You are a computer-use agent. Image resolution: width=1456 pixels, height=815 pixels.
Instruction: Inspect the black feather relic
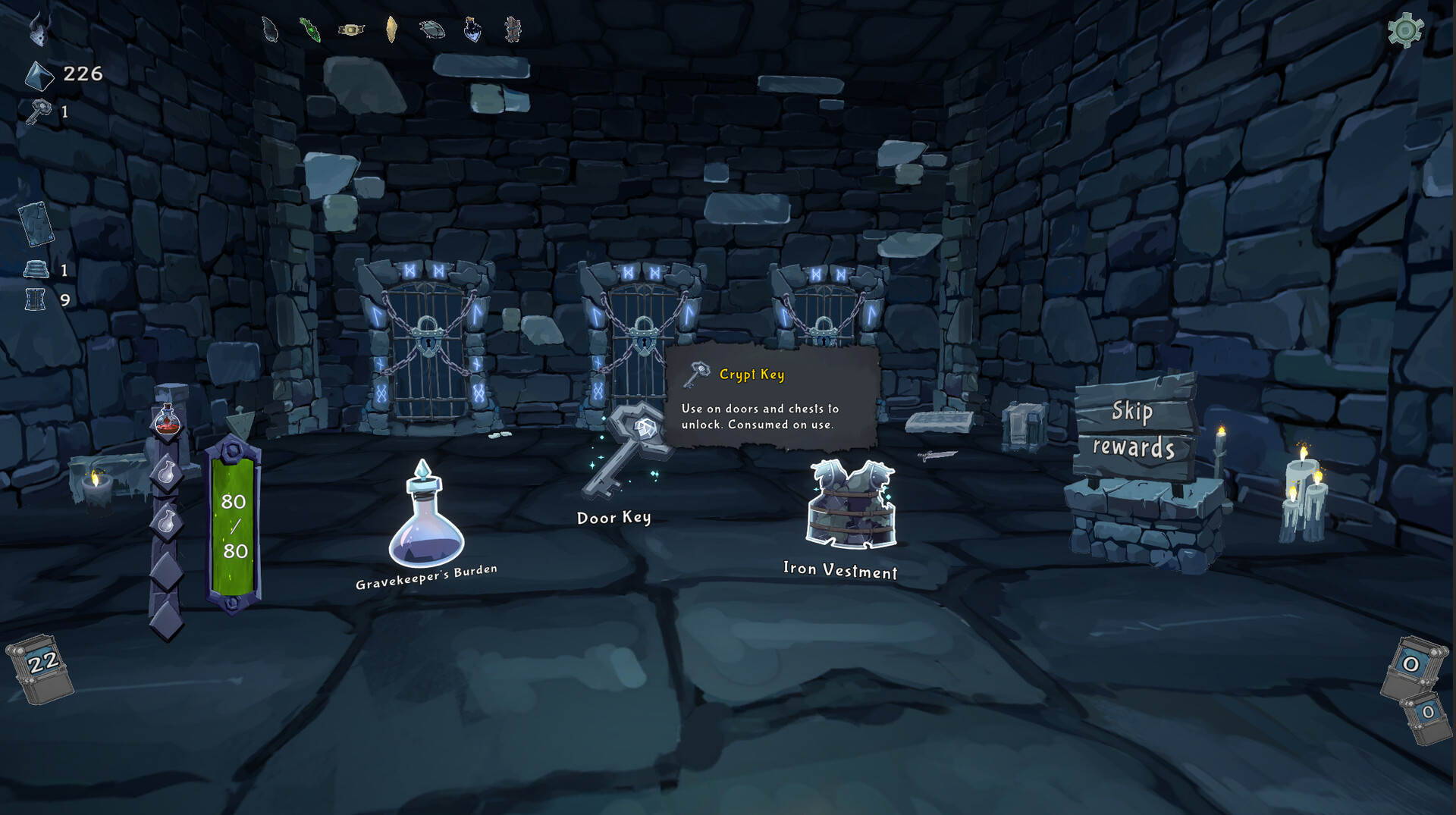(x=270, y=30)
